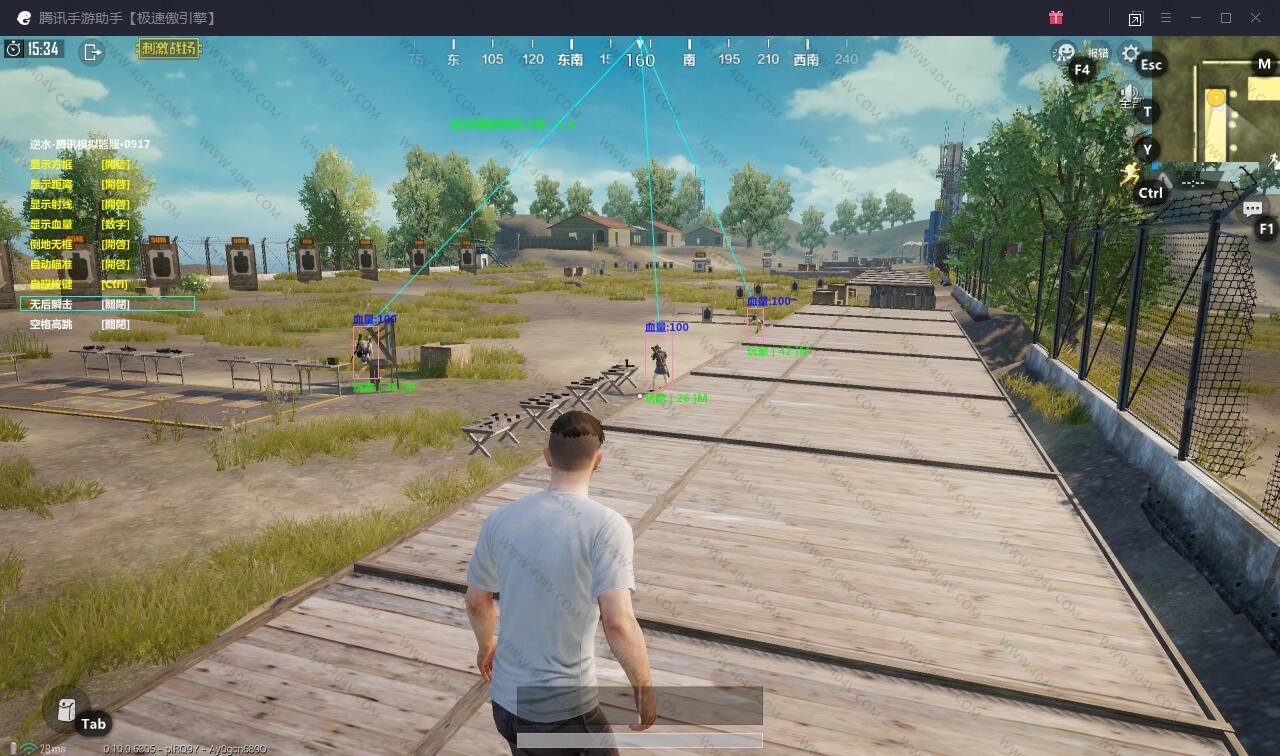Click the 报错 report error button
The width and height of the screenshot is (1280, 756).
(1098, 52)
